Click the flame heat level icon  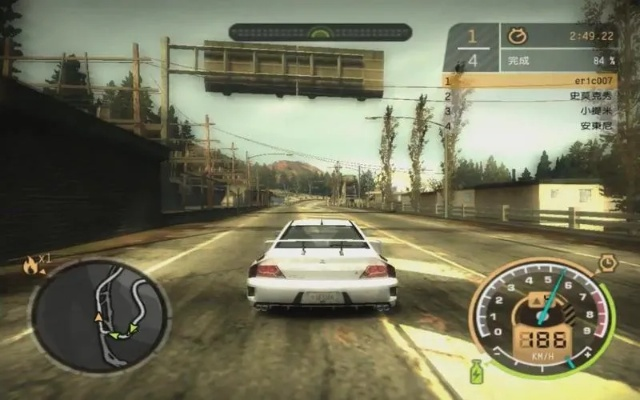31,266
